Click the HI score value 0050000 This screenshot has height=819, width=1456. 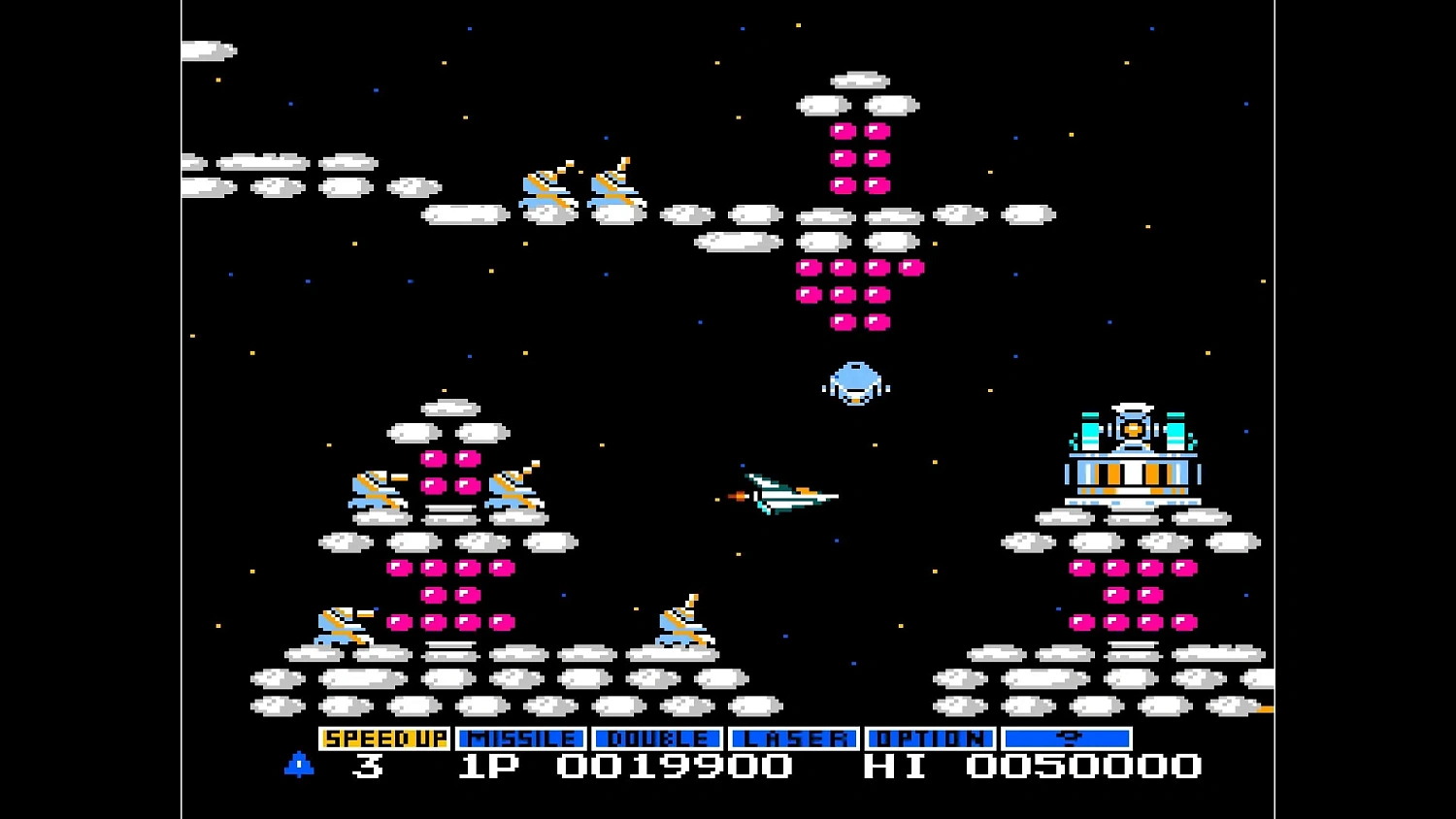click(1082, 766)
